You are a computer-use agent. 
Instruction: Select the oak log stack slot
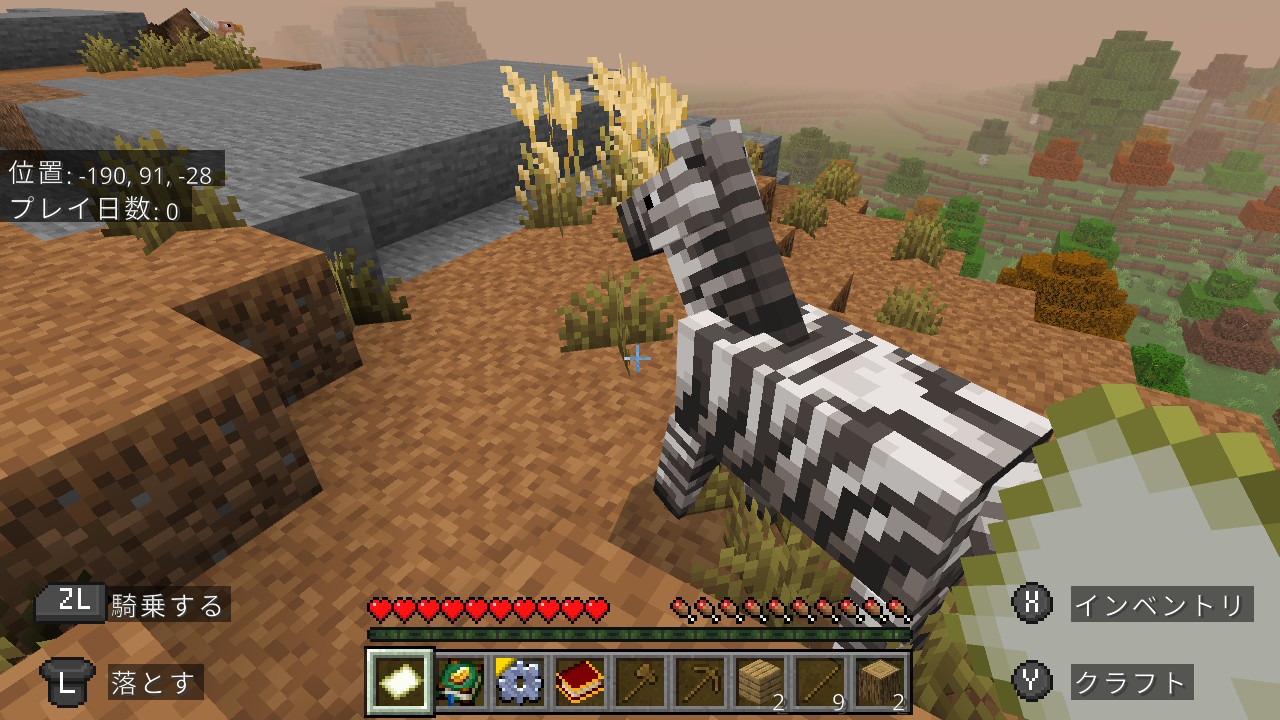click(x=880, y=683)
